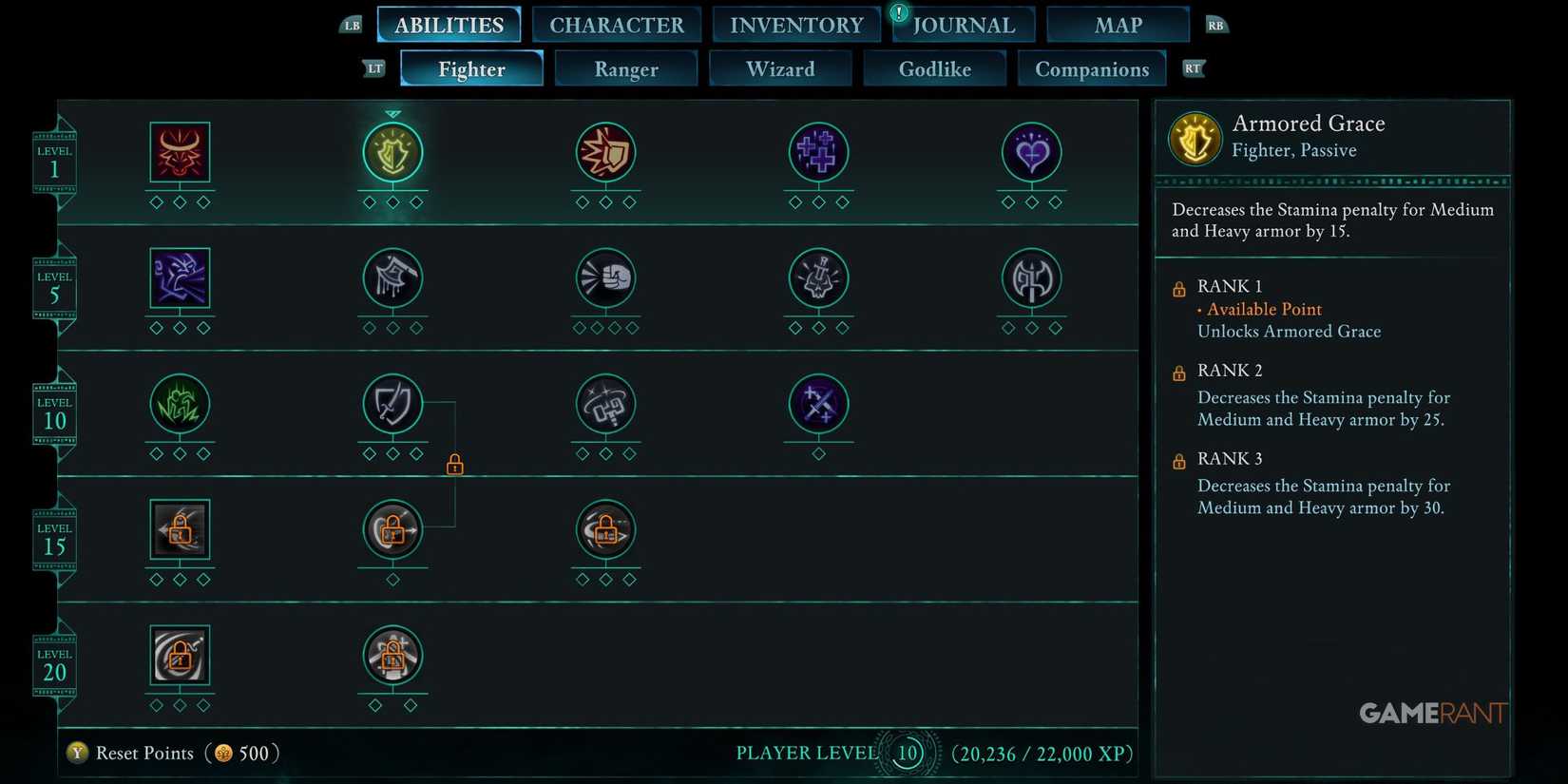The width and height of the screenshot is (1568, 784).
Task: Open the Journal with the notification badge
Action: coord(963,25)
